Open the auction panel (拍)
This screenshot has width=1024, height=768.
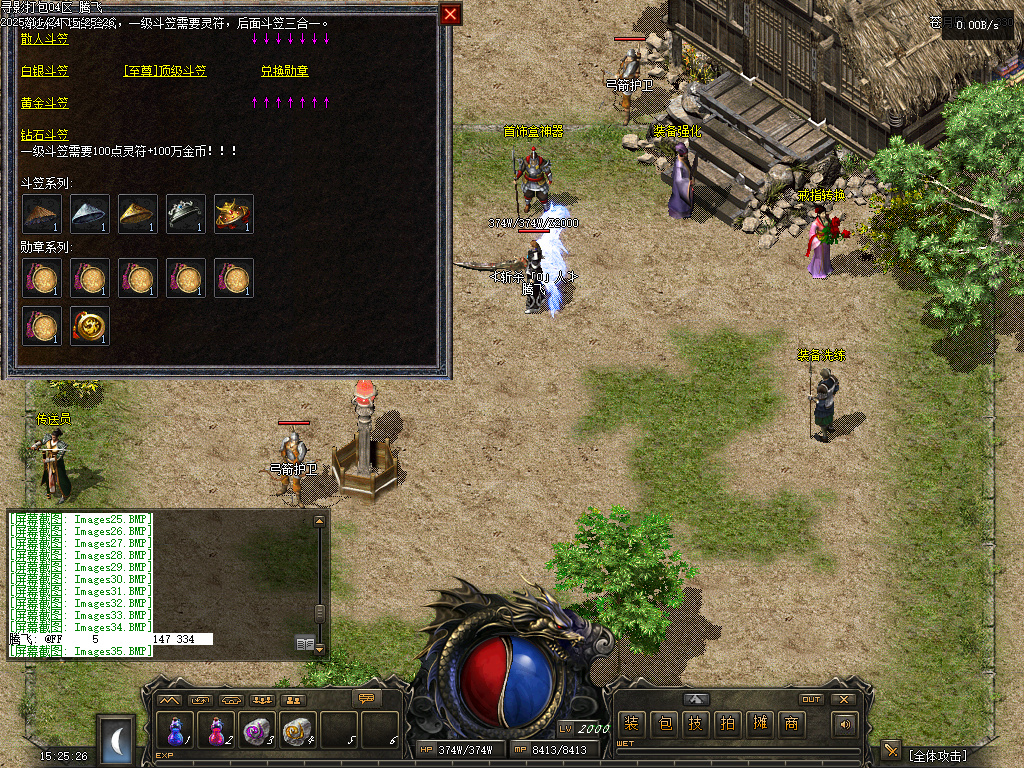[728, 724]
